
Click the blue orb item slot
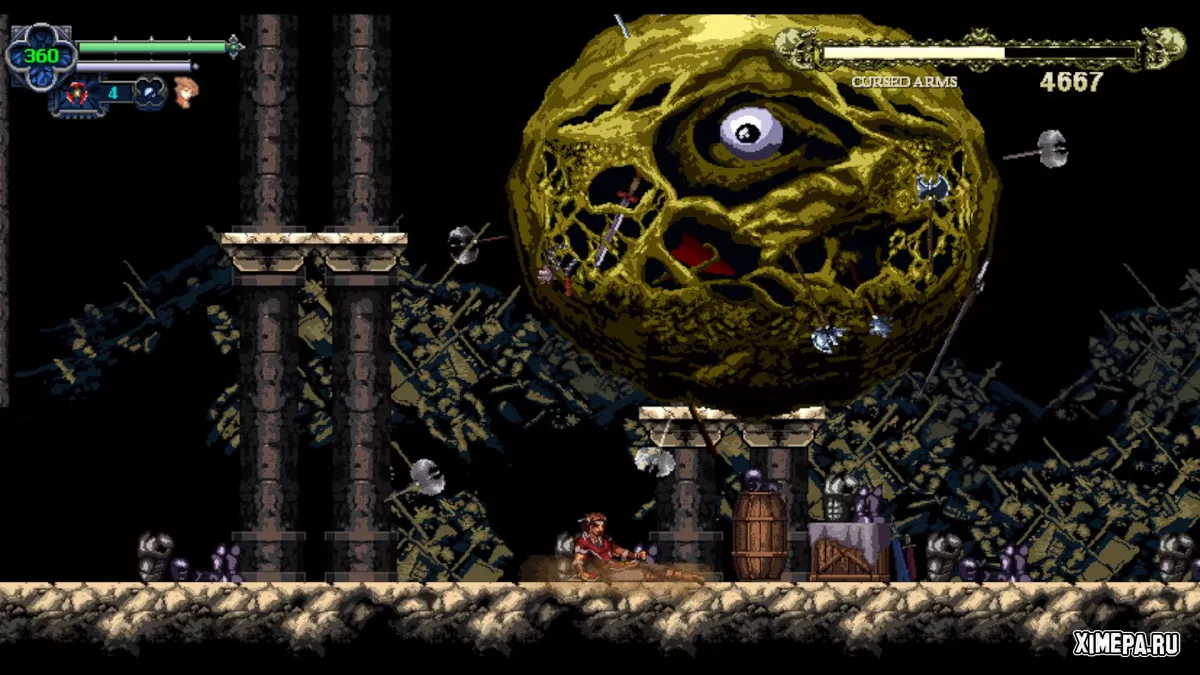[149, 92]
